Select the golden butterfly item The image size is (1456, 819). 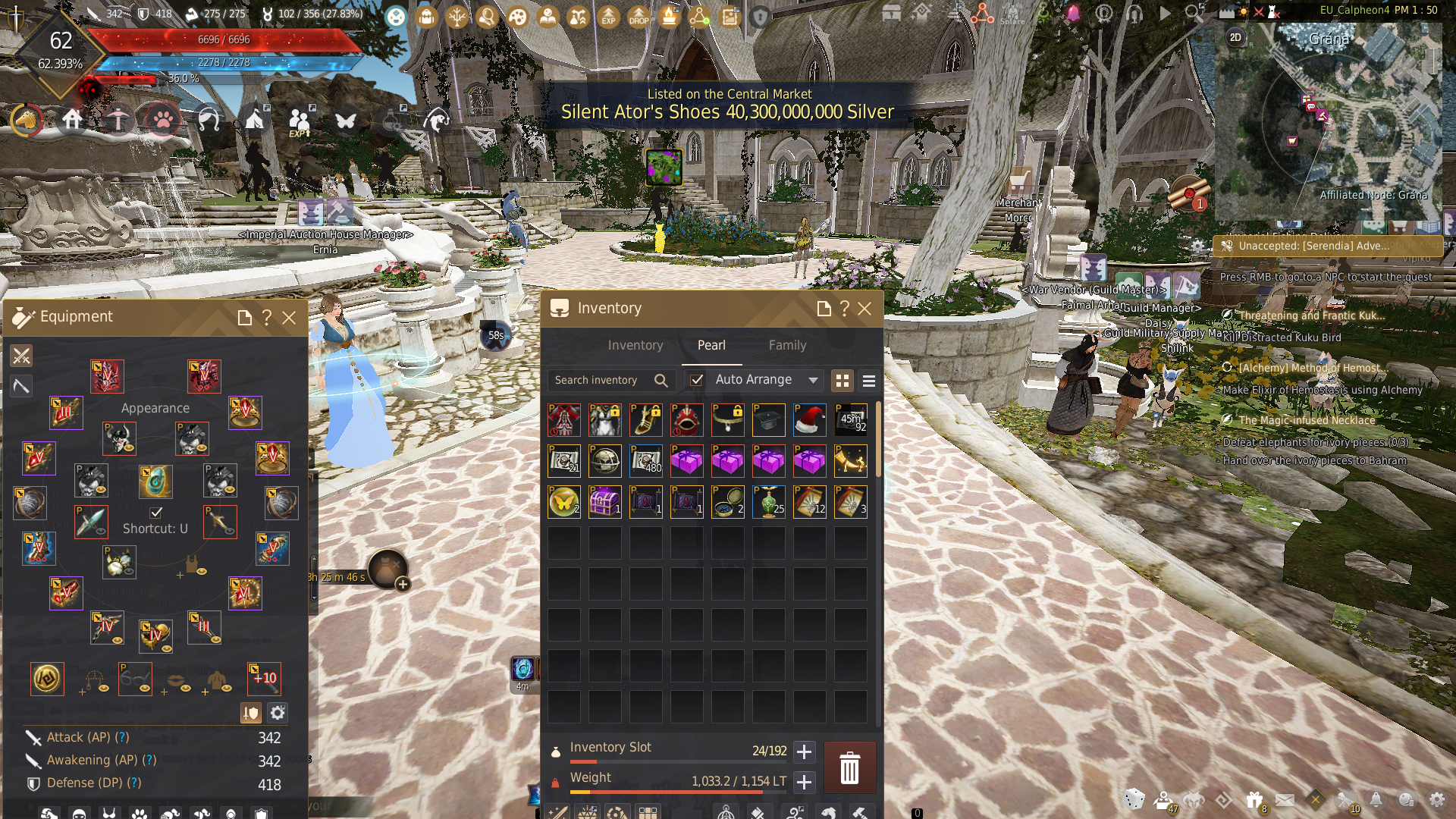[563, 502]
